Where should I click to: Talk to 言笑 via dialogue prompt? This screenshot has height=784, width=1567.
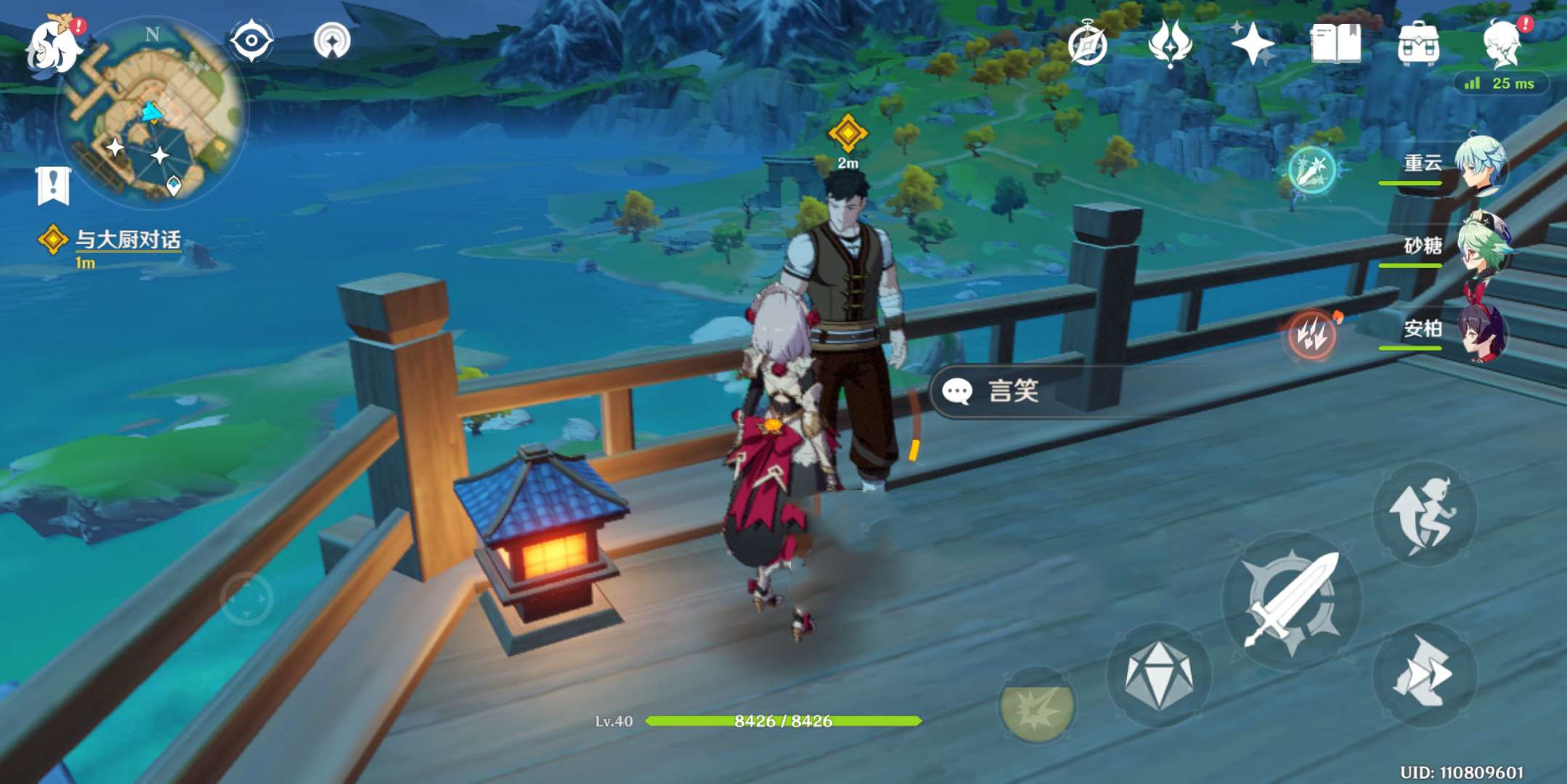click(1012, 391)
